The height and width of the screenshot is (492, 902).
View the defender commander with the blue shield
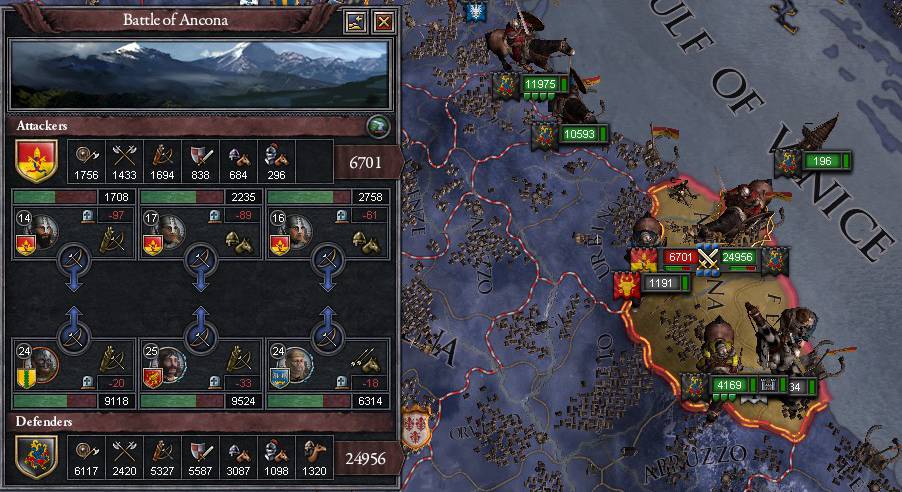pos(294,363)
